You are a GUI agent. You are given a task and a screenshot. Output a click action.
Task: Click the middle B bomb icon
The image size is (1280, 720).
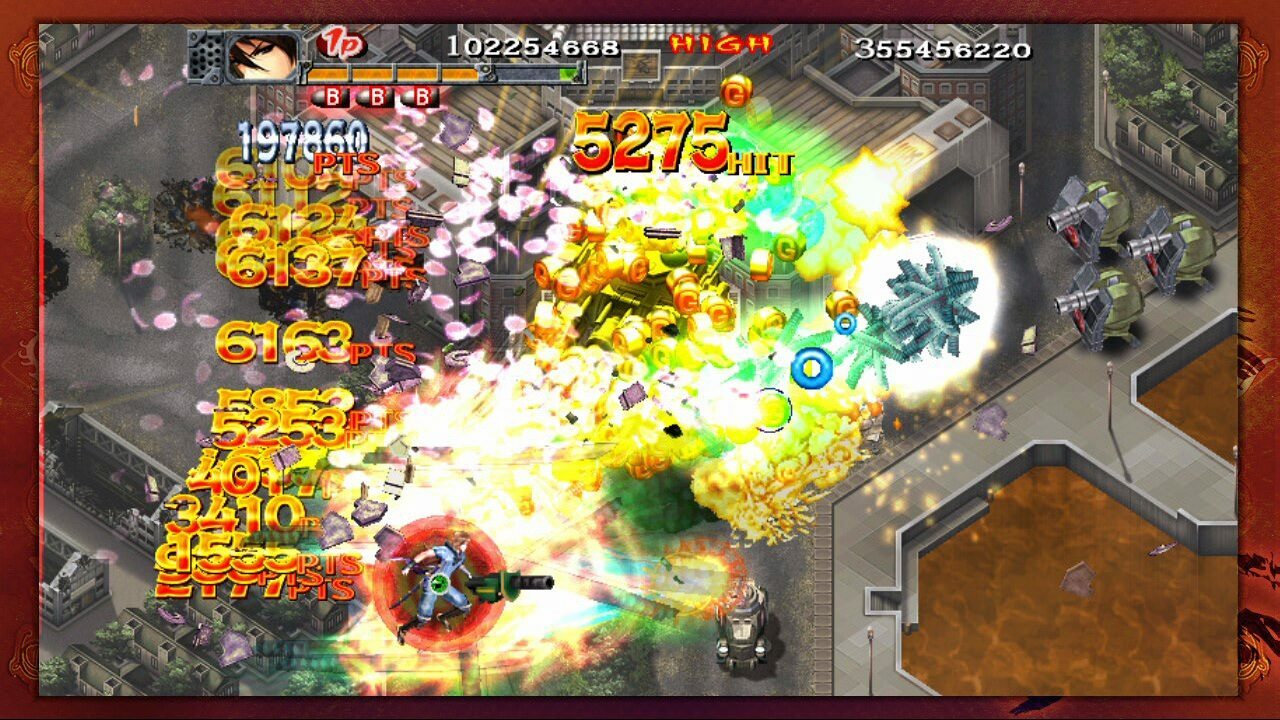(x=377, y=96)
